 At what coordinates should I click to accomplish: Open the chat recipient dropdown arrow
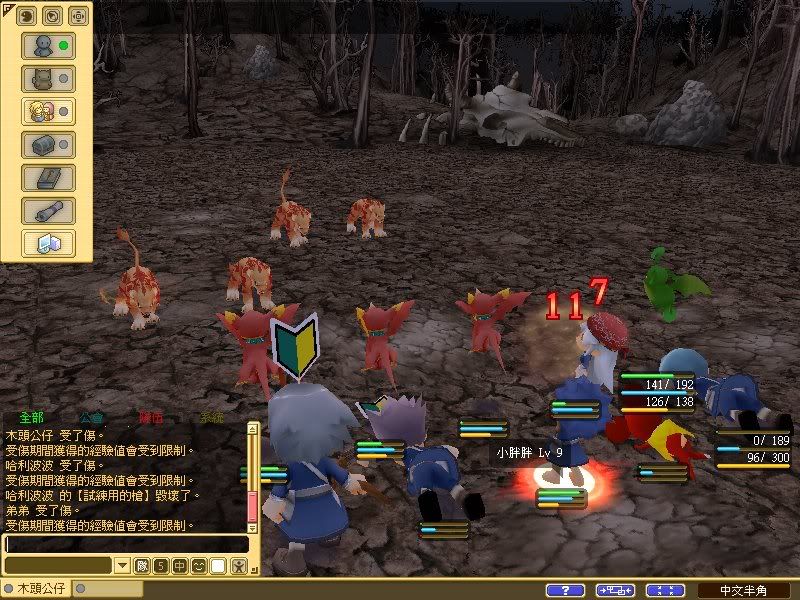click(122, 566)
